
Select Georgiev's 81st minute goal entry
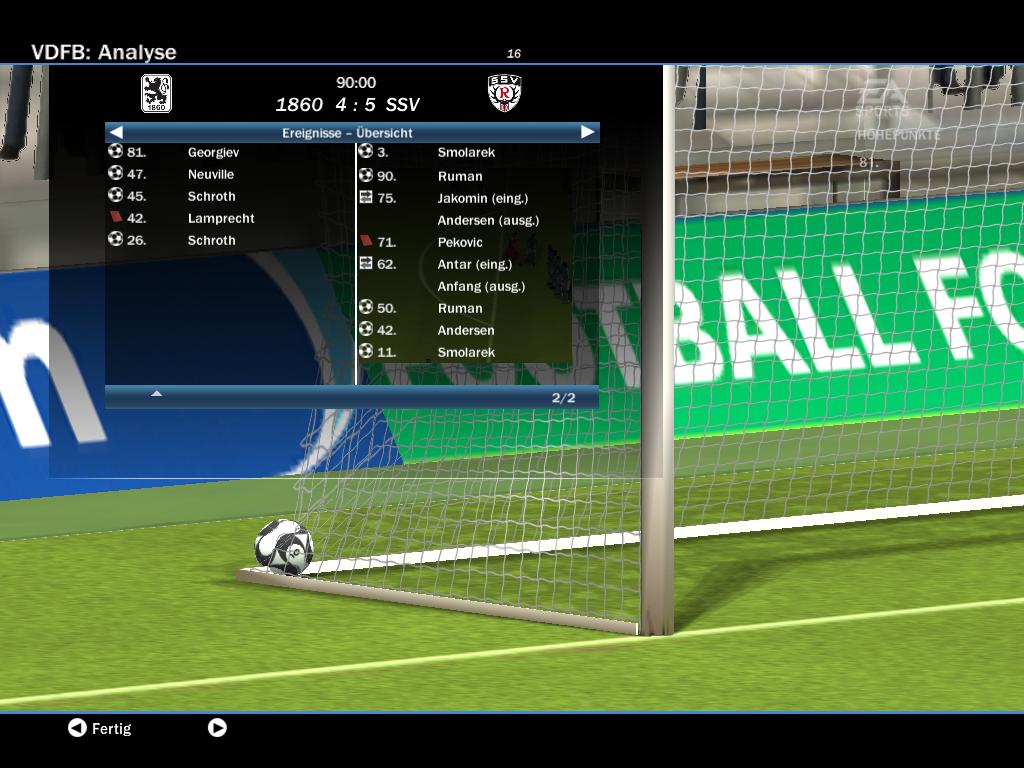tap(212, 152)
